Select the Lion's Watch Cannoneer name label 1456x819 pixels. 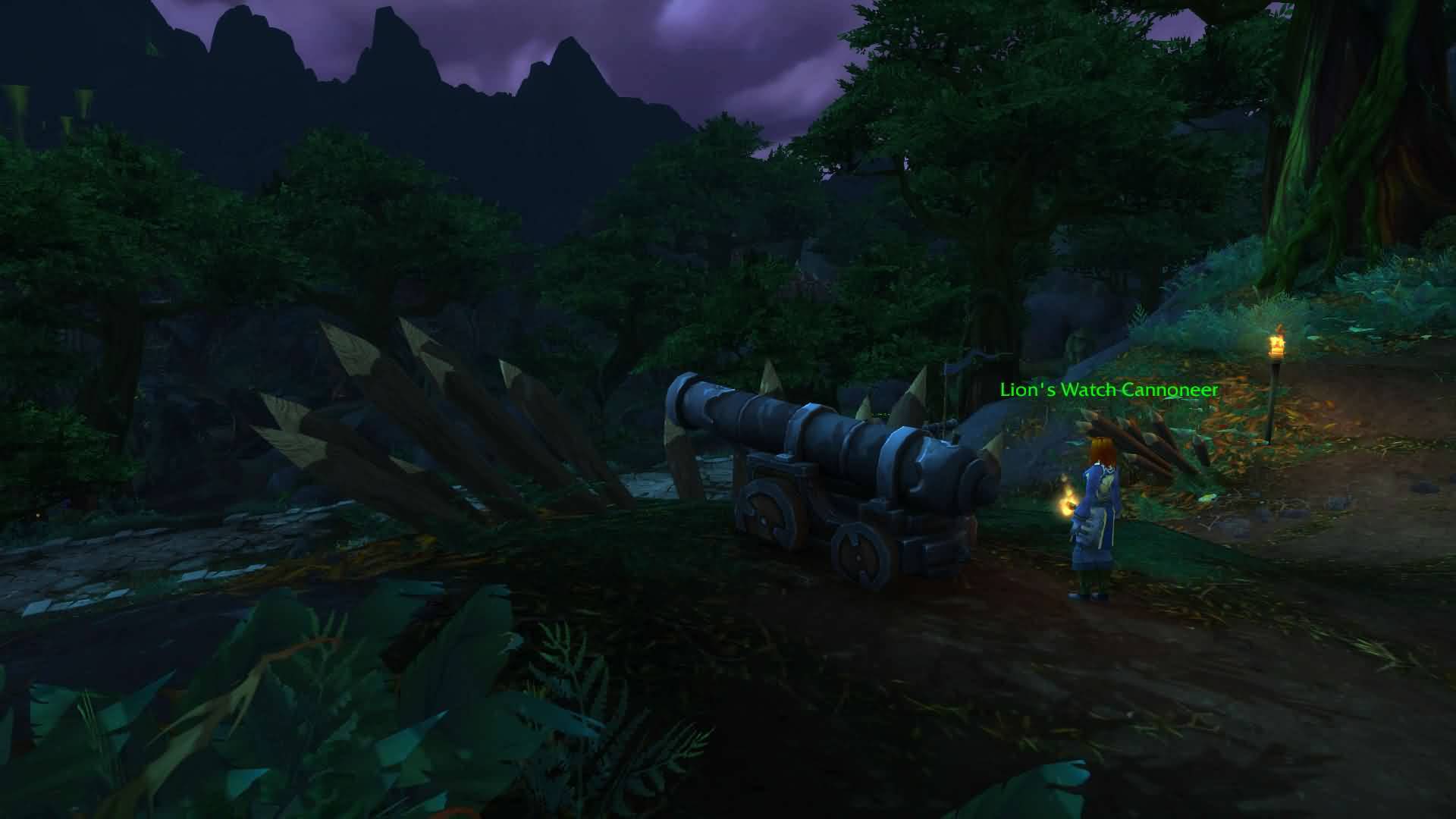pyautogui.click(x=1109, y=390)
